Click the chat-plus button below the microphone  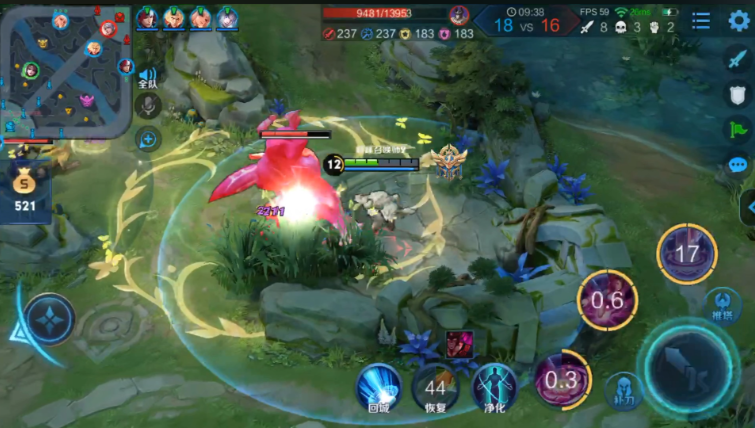click(148, 139)
